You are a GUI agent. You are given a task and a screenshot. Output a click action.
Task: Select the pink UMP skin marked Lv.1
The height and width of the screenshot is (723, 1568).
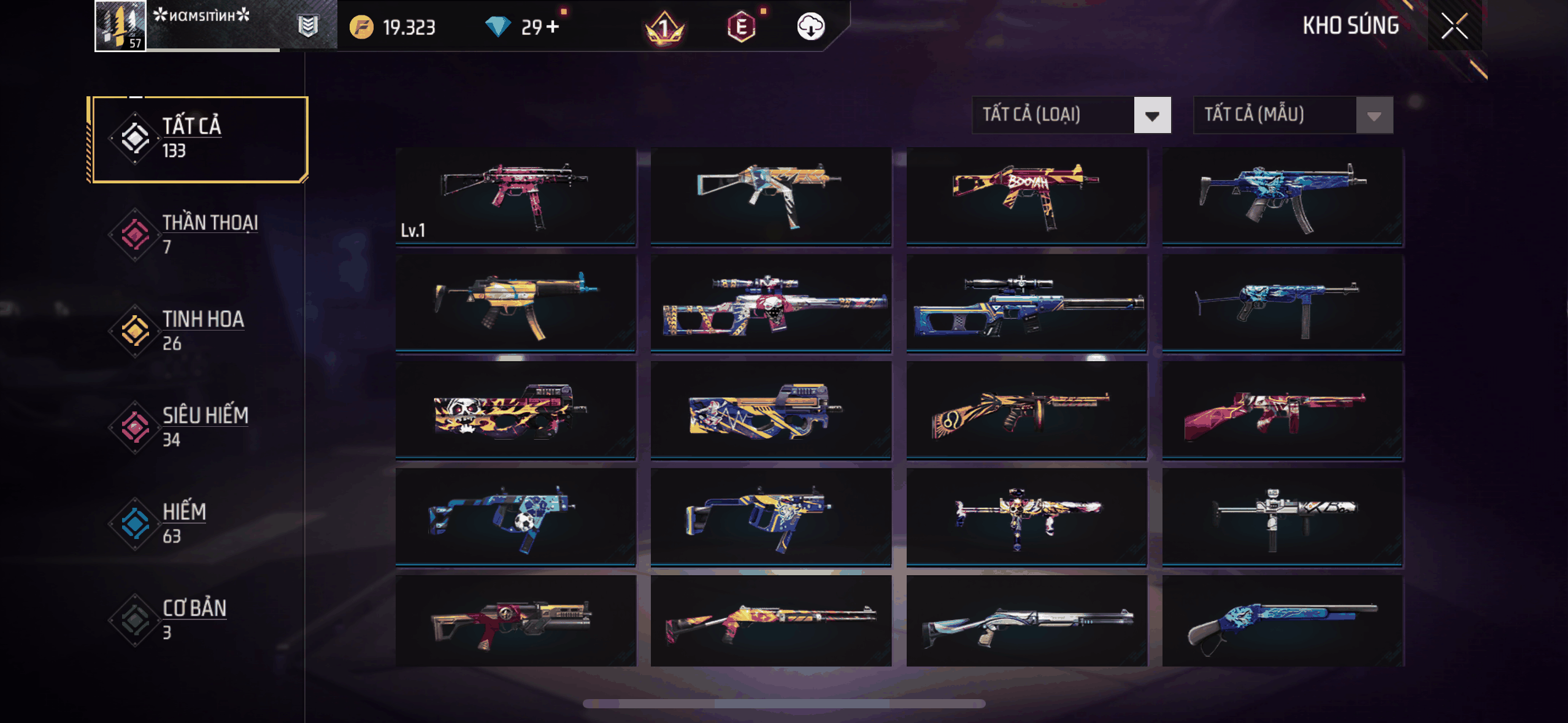click(515, 196)
